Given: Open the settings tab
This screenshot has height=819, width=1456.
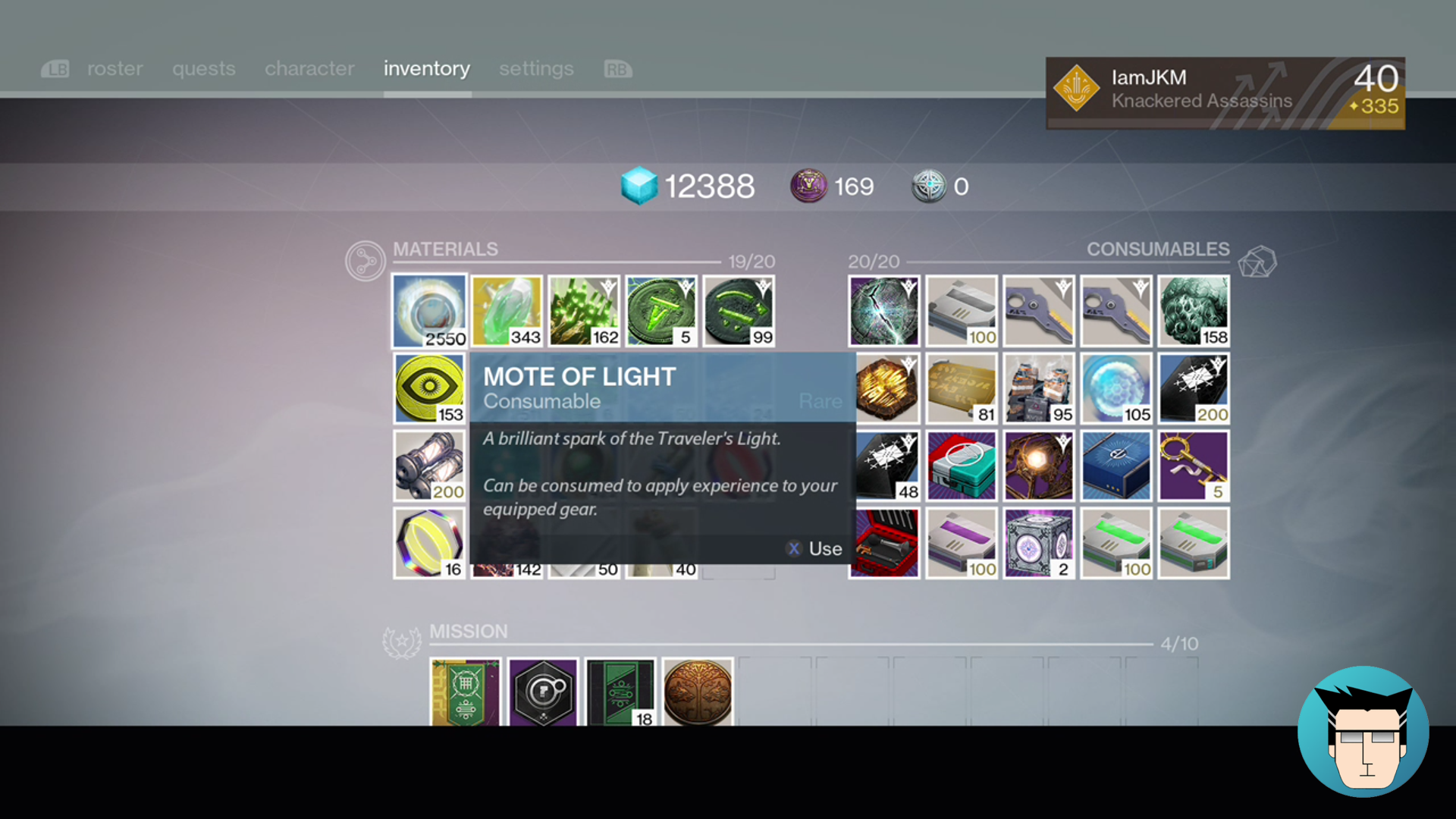Looking at the screenshot, I should pos(536,69).
